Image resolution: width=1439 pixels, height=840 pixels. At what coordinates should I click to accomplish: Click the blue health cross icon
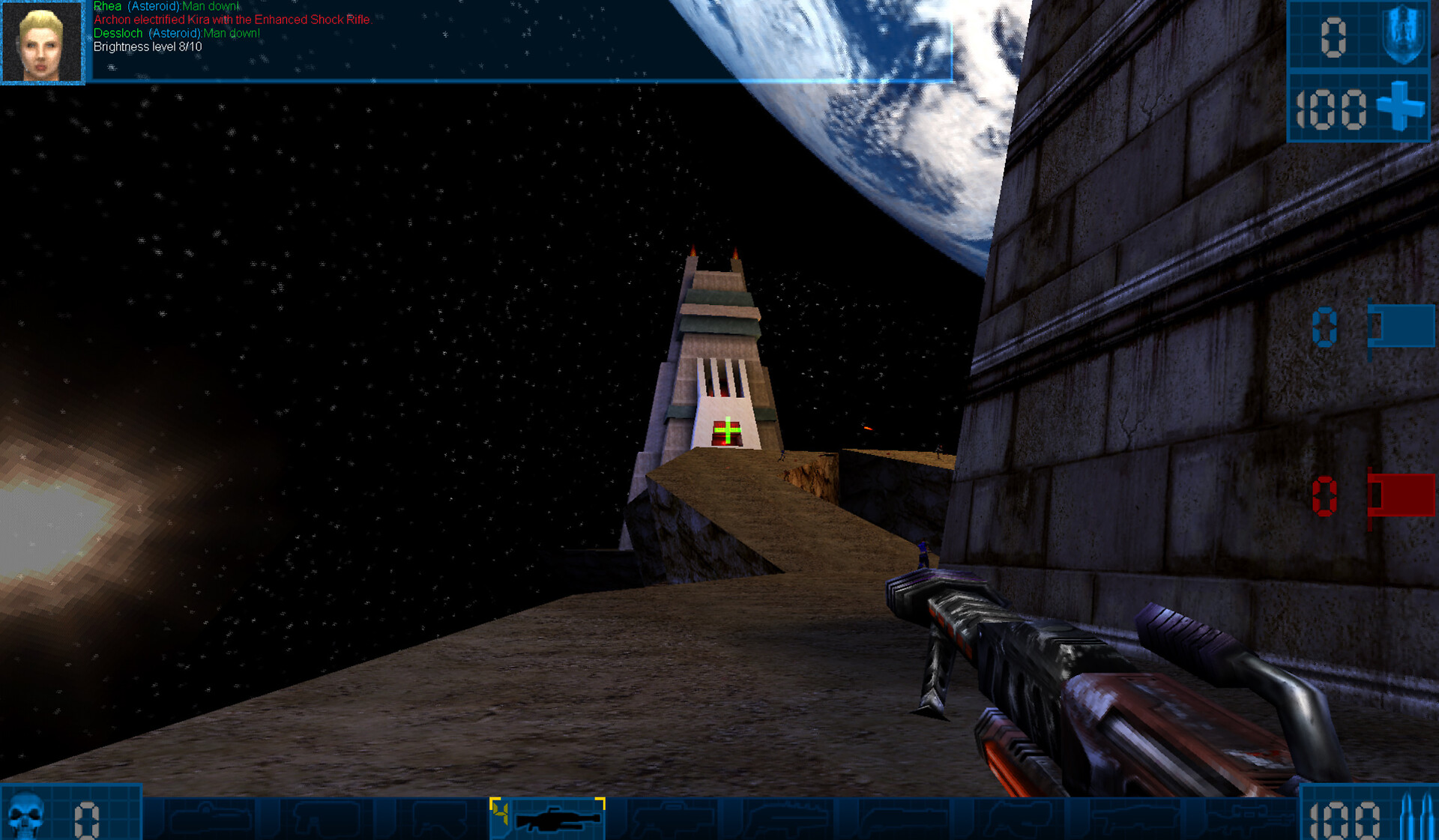[1400, 107]
